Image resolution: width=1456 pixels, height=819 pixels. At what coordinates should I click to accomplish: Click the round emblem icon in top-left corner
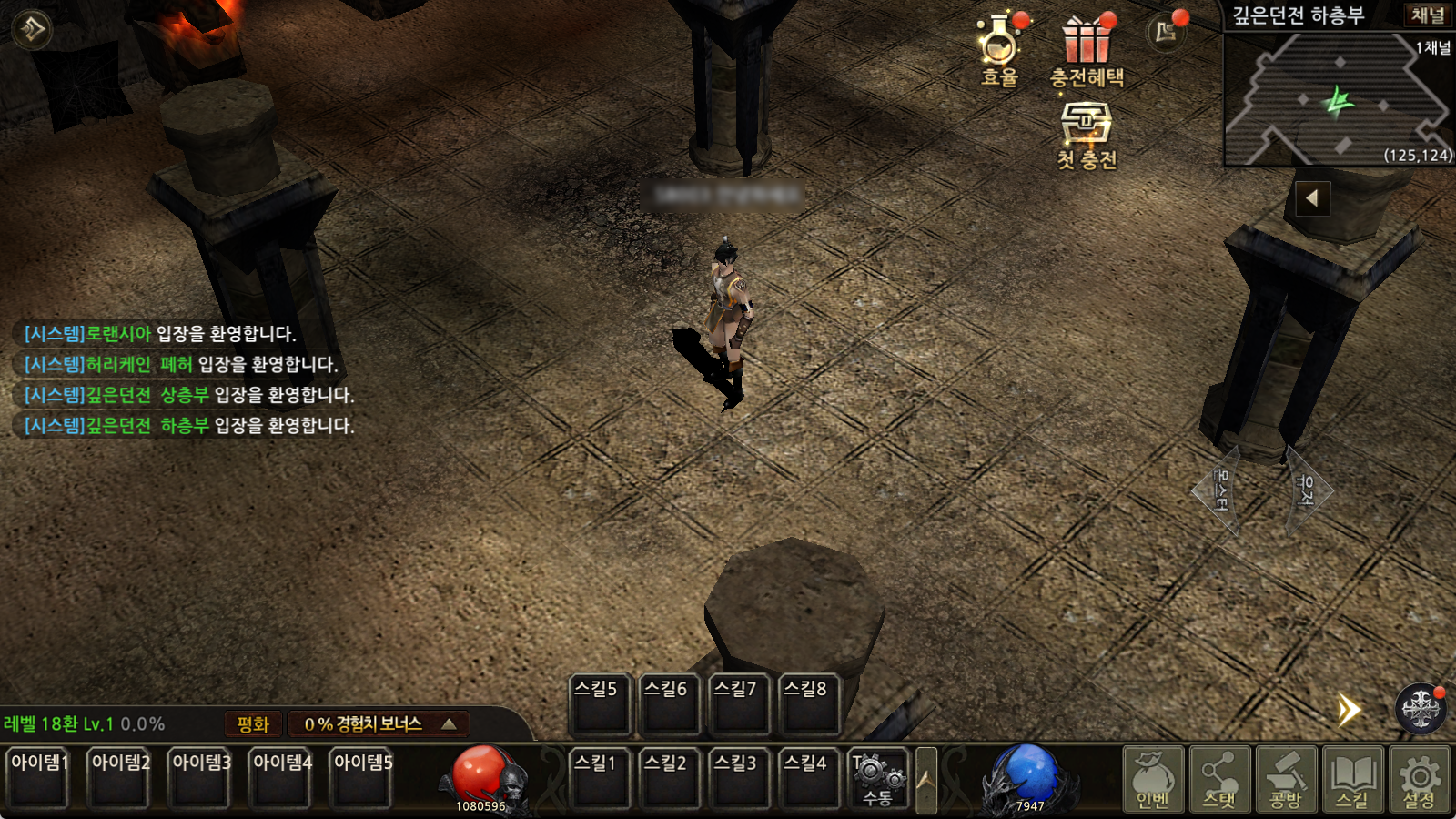click(x=33, y=29)
